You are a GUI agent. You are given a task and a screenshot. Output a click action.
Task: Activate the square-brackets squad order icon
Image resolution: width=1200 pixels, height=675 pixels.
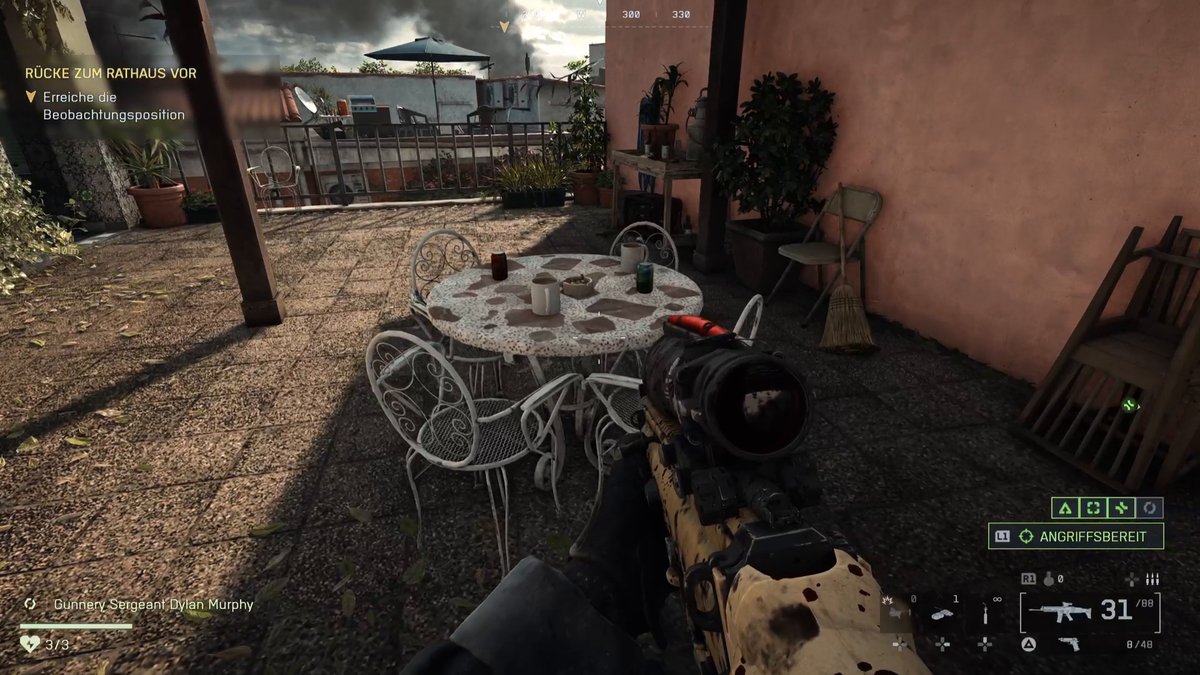1093,508
